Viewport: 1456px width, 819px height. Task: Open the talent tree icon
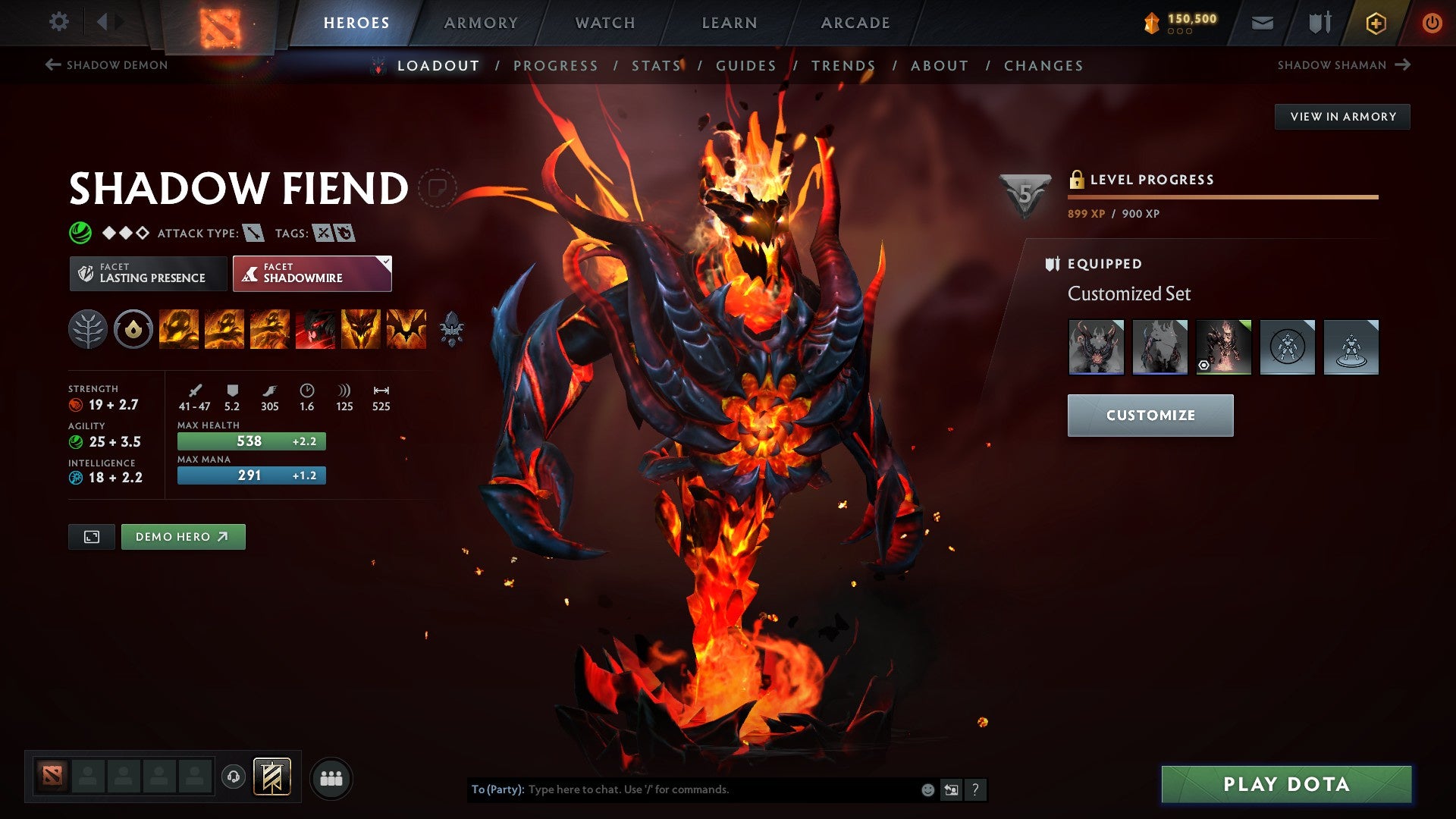pos(89,329)
